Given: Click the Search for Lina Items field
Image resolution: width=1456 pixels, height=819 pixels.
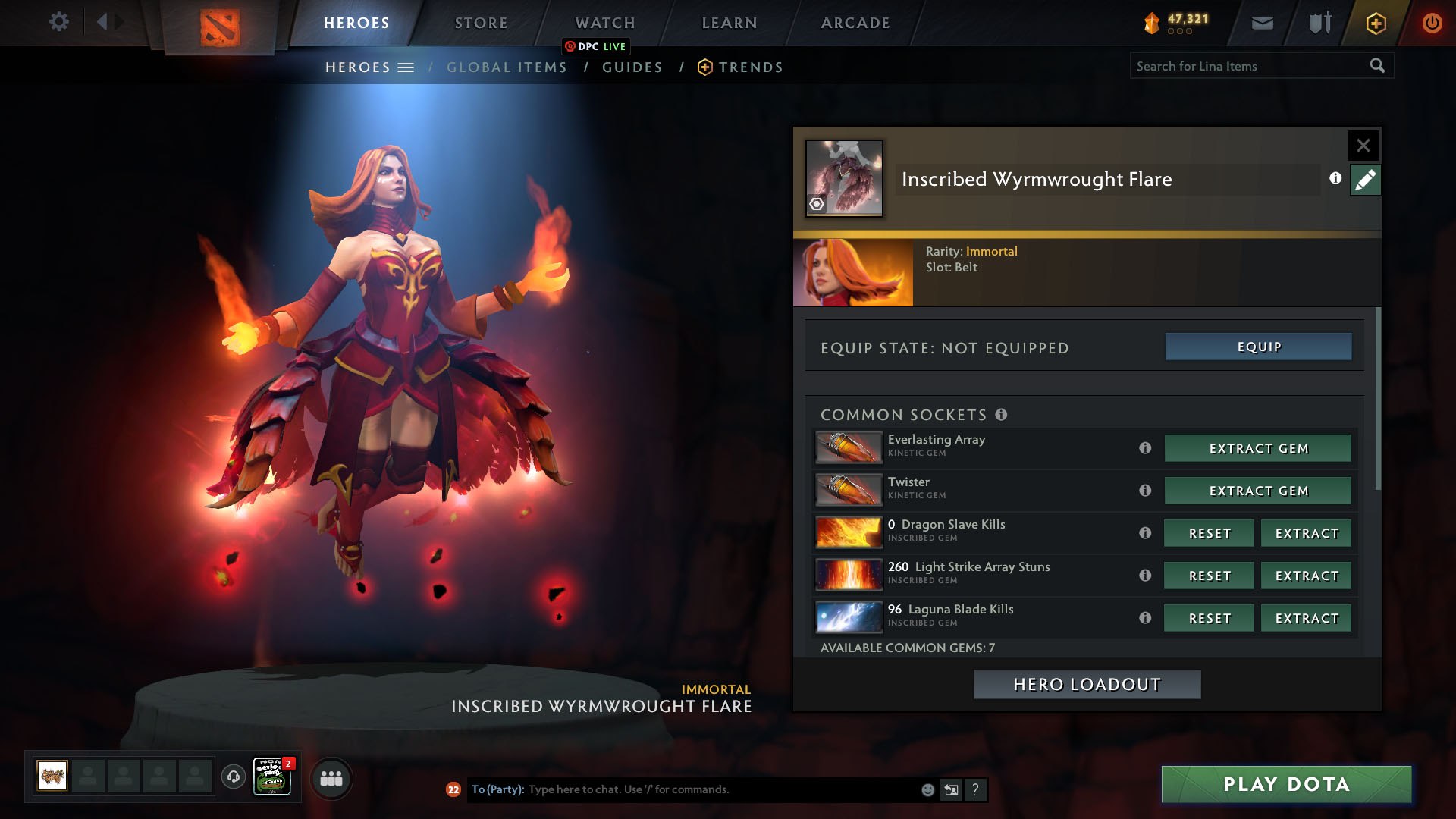Looking at the screenshot, I should pos(1247,66).
